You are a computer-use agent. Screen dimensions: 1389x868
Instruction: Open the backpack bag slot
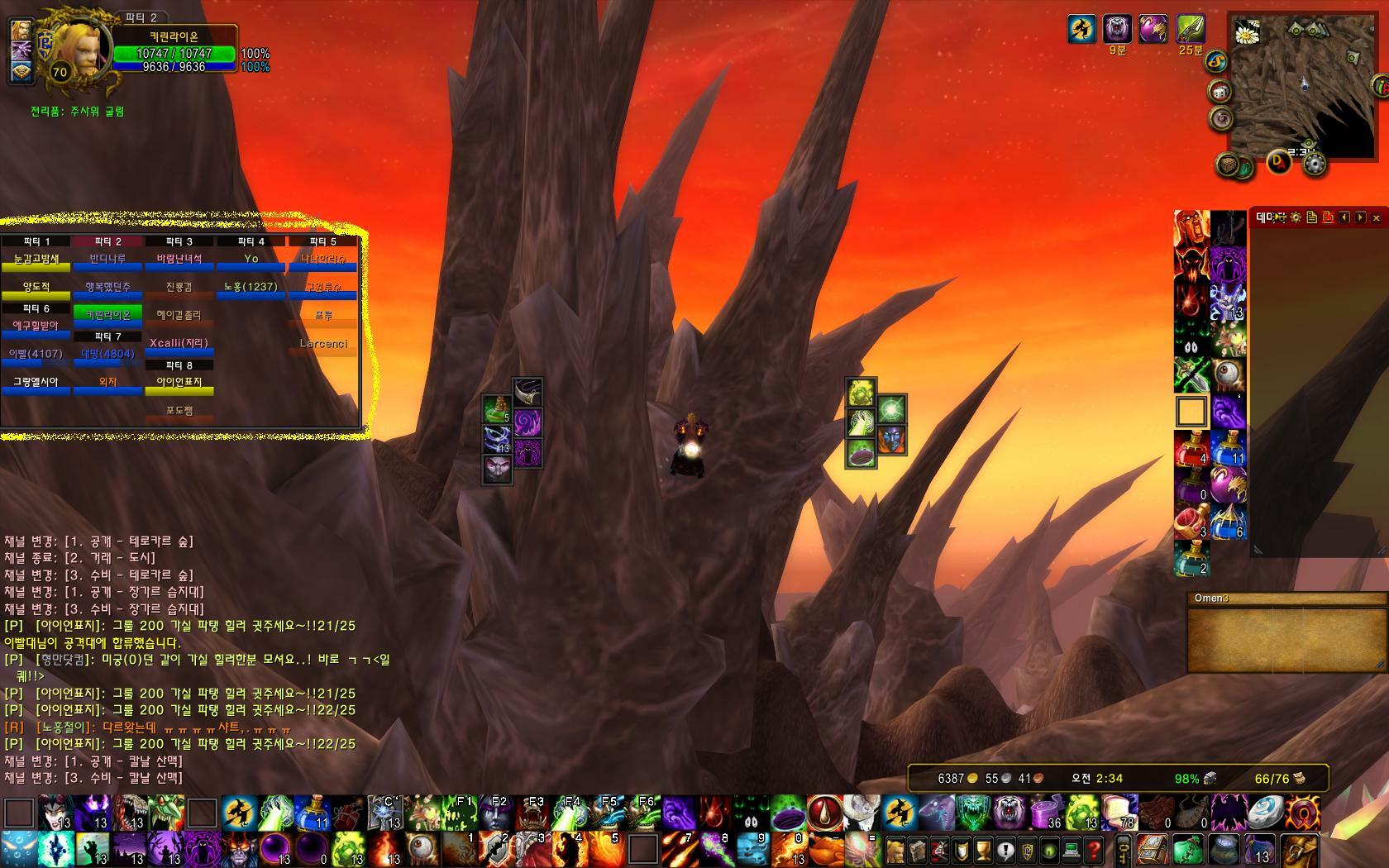click(x=1300, y=850)
